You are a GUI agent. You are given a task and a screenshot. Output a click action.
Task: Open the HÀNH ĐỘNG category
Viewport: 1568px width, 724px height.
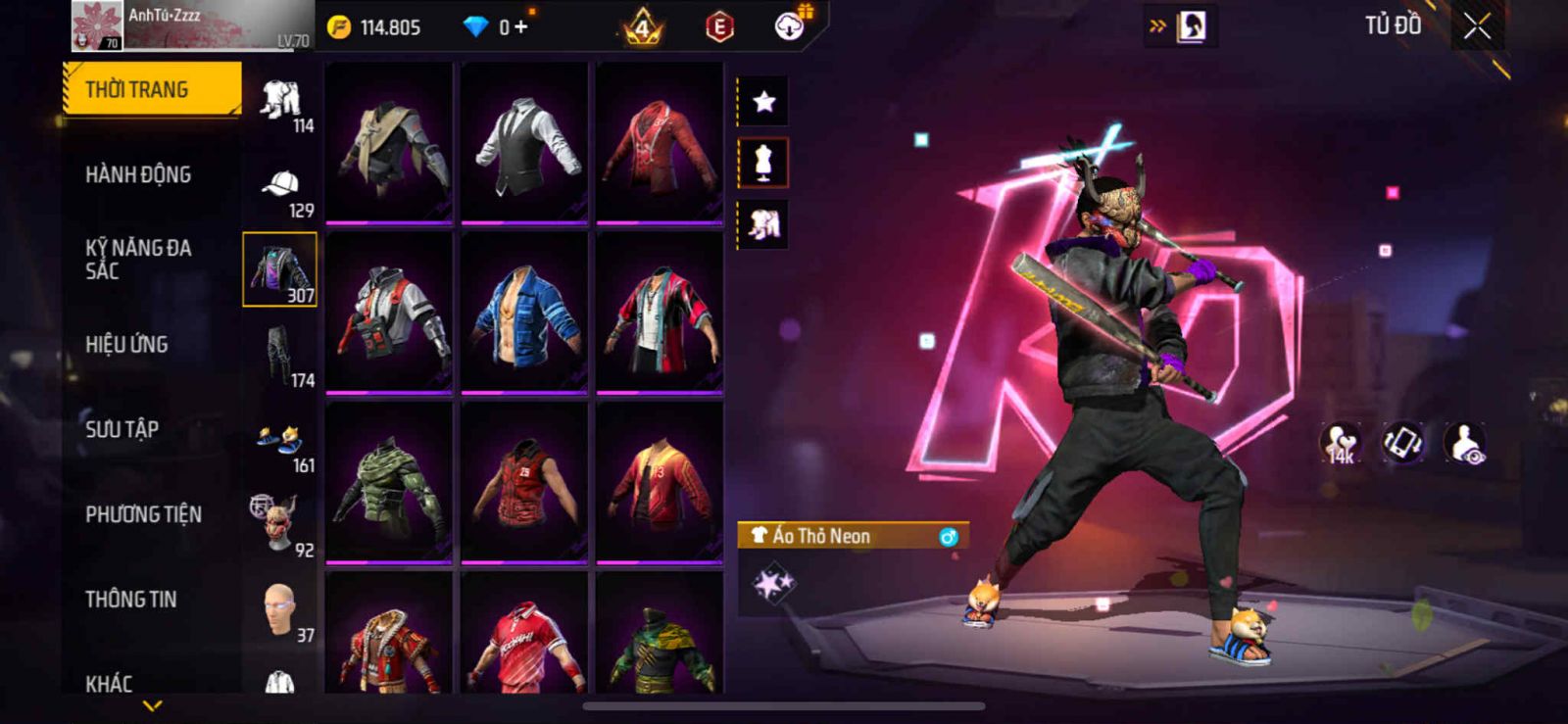138,174
